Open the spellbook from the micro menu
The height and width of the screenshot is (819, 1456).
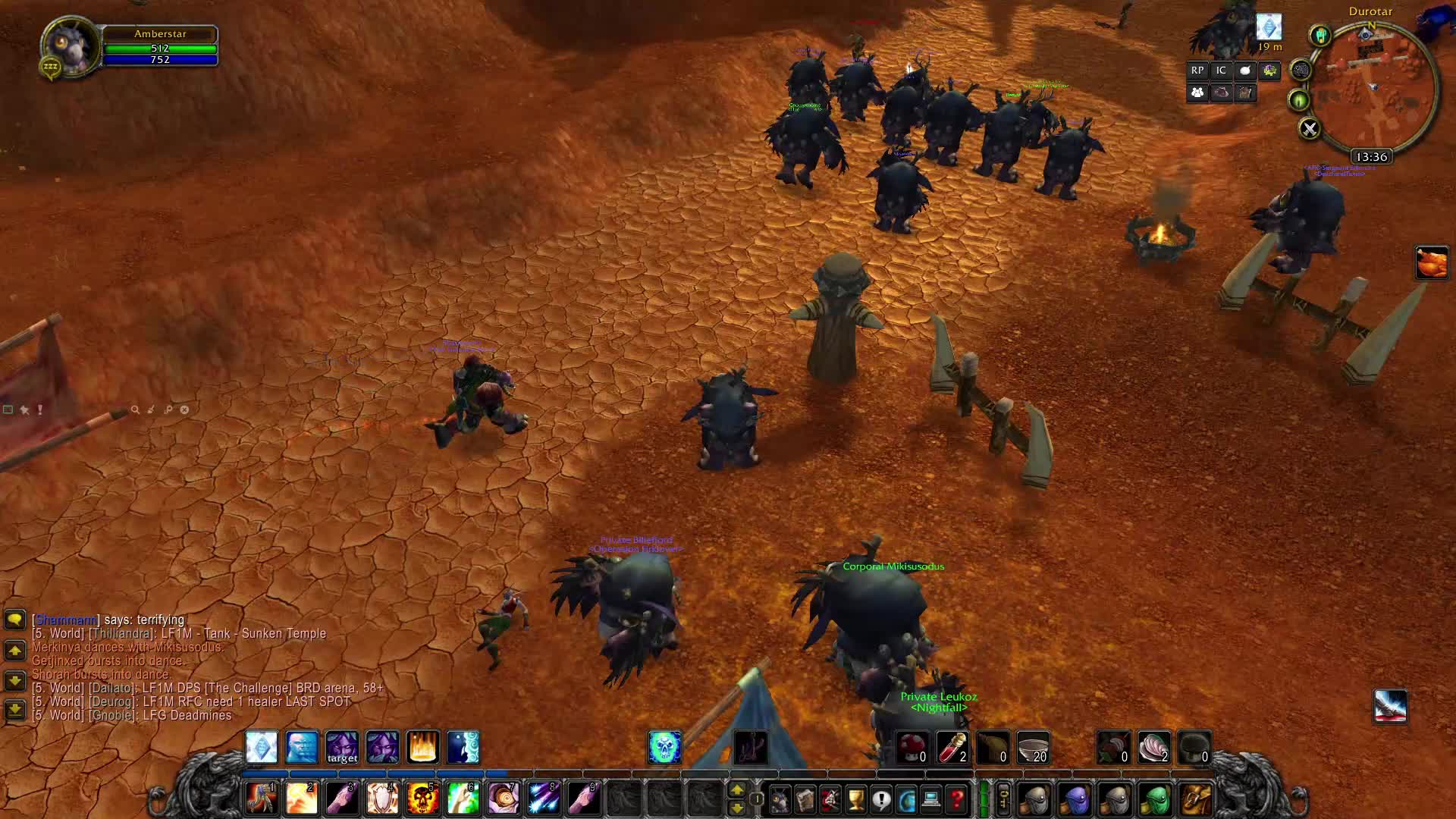point(803,798)
